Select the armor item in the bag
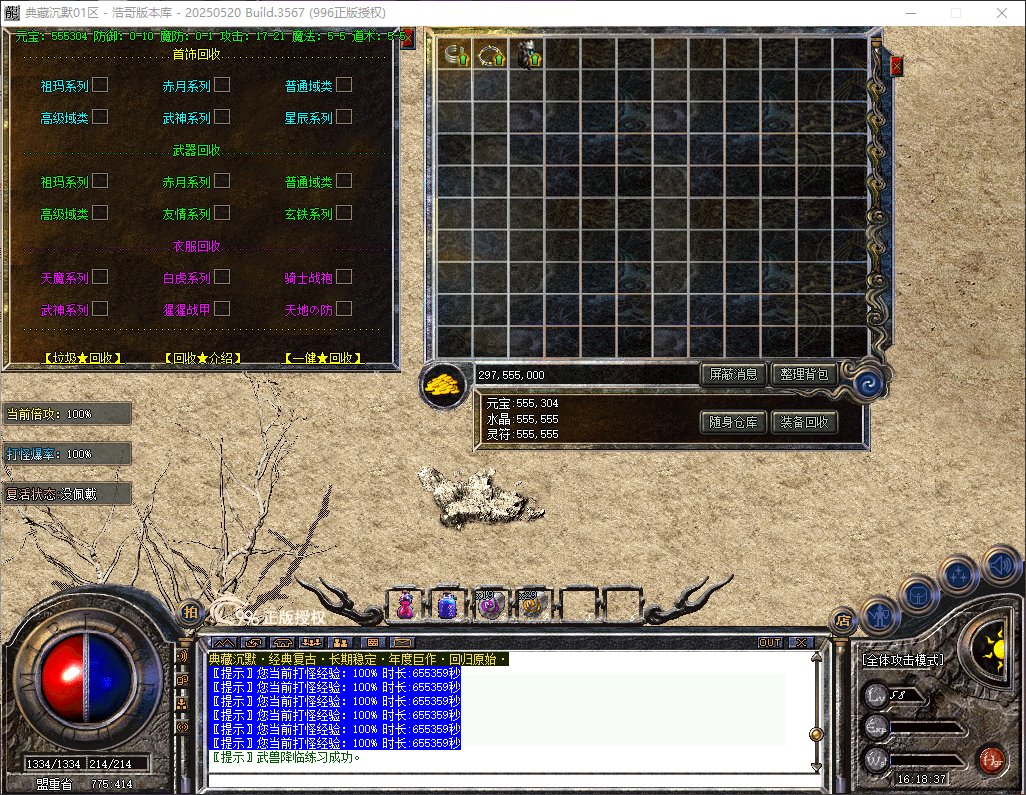 [x=527, y=54]
